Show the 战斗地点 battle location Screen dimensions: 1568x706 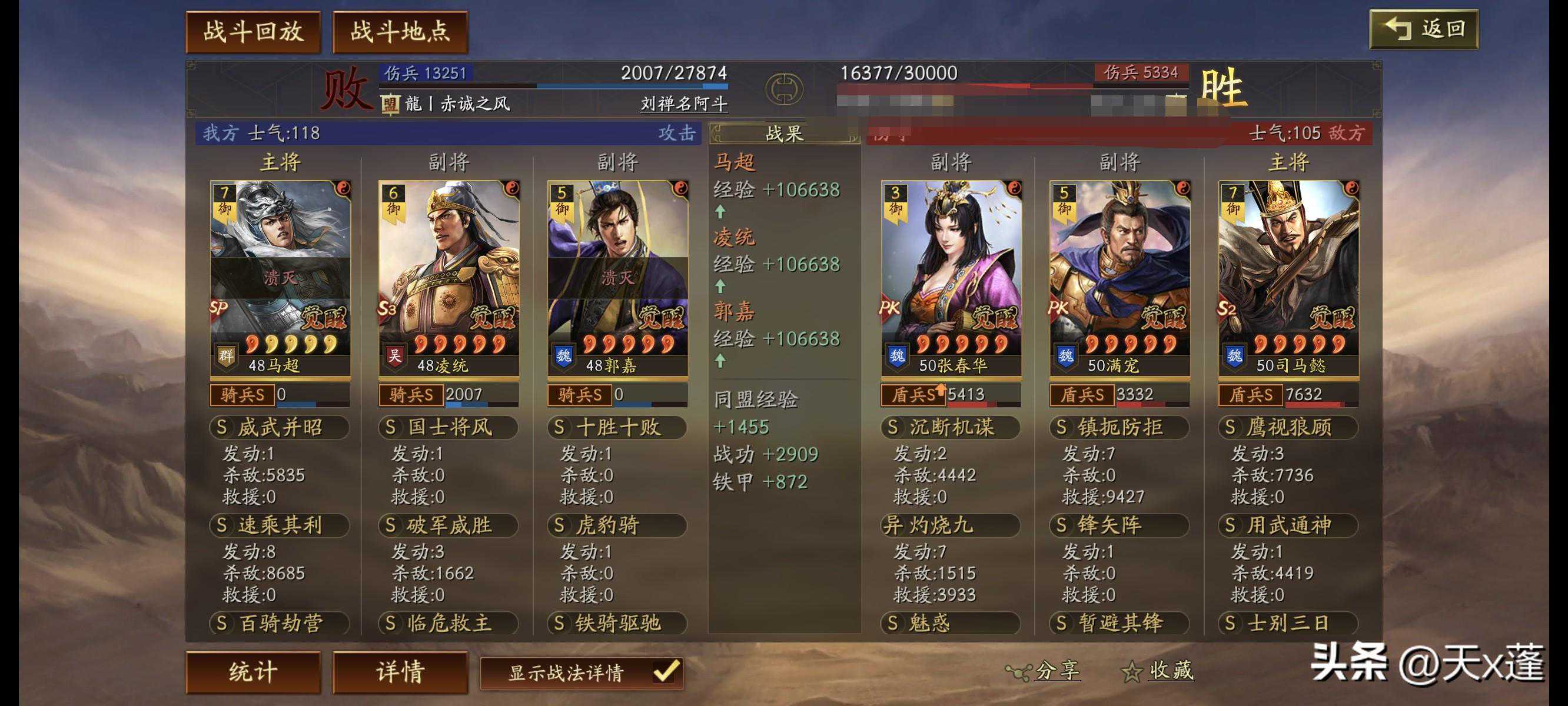point(400,32)
